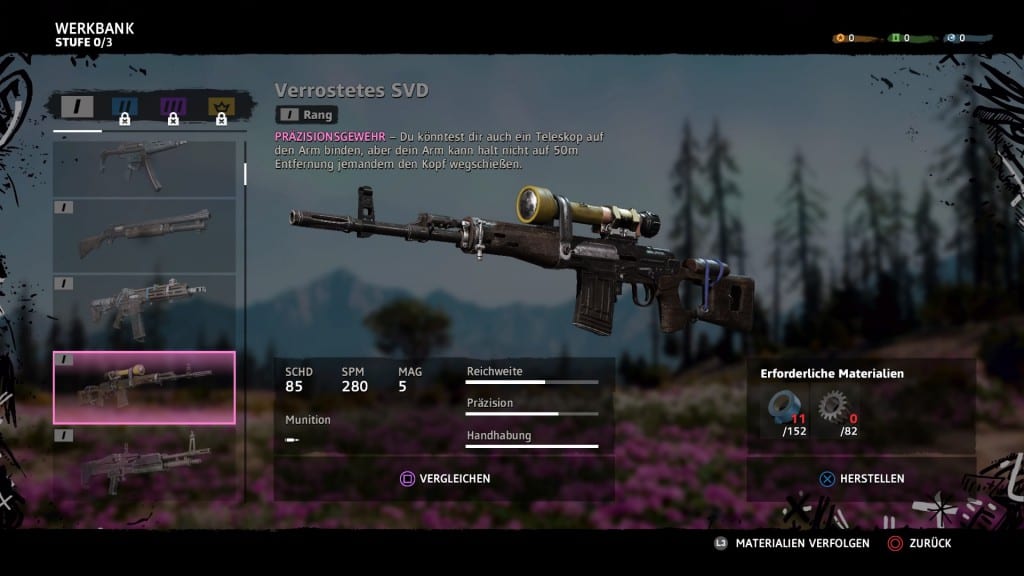Open the locked purple rank III tab
Viewport: 1024px width, 576px height.
click(173, 108)
